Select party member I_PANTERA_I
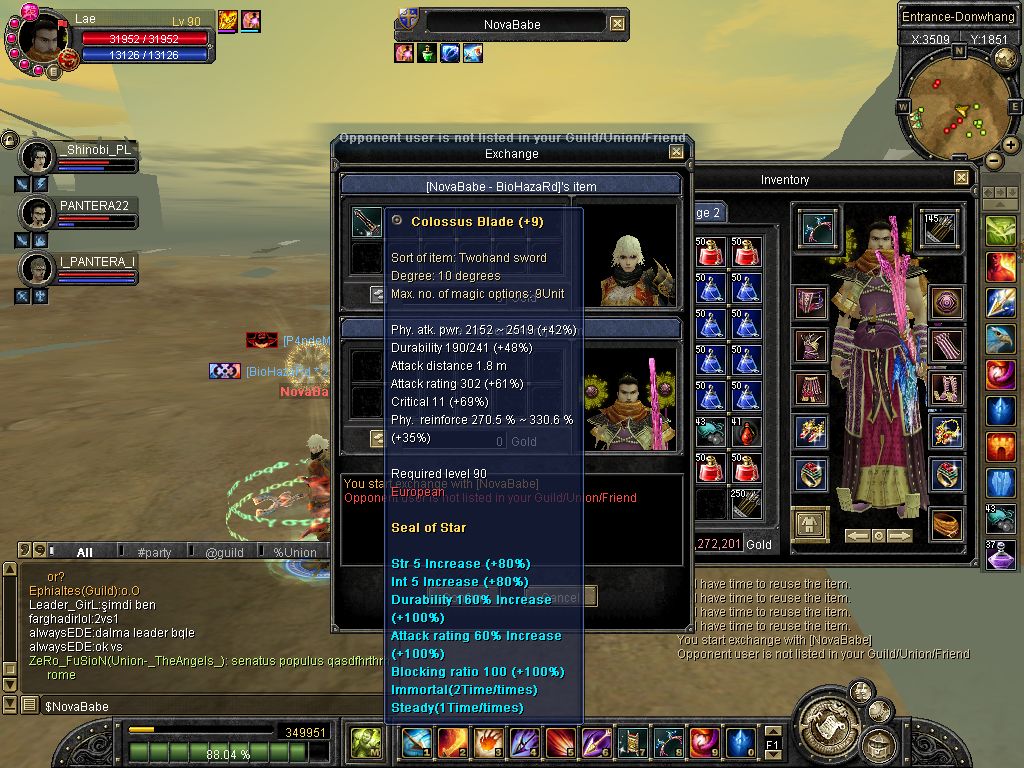This screenshot has width=1024, height=768. 38,269
